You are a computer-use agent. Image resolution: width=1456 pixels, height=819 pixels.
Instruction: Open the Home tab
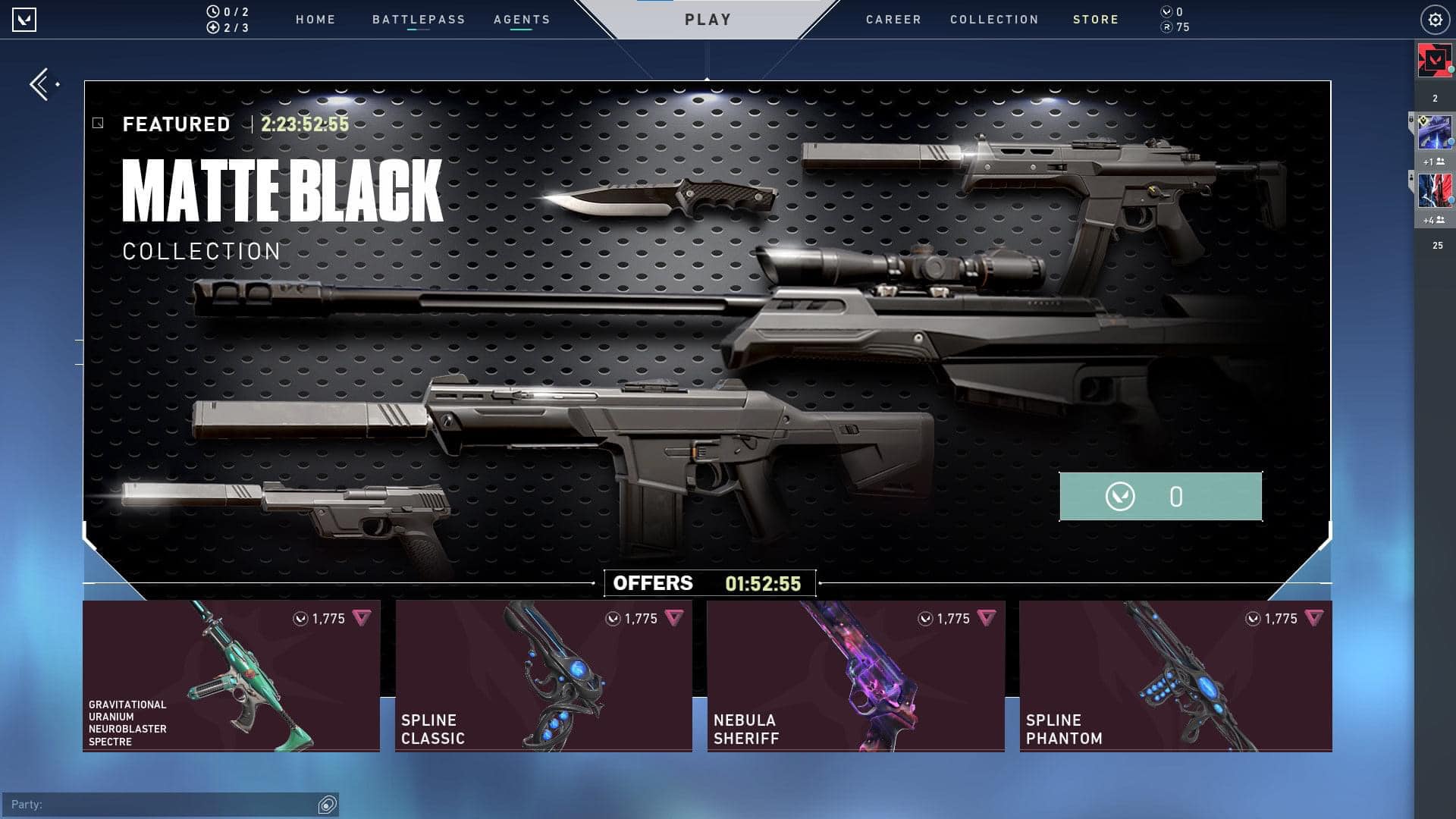coord(315,20)
